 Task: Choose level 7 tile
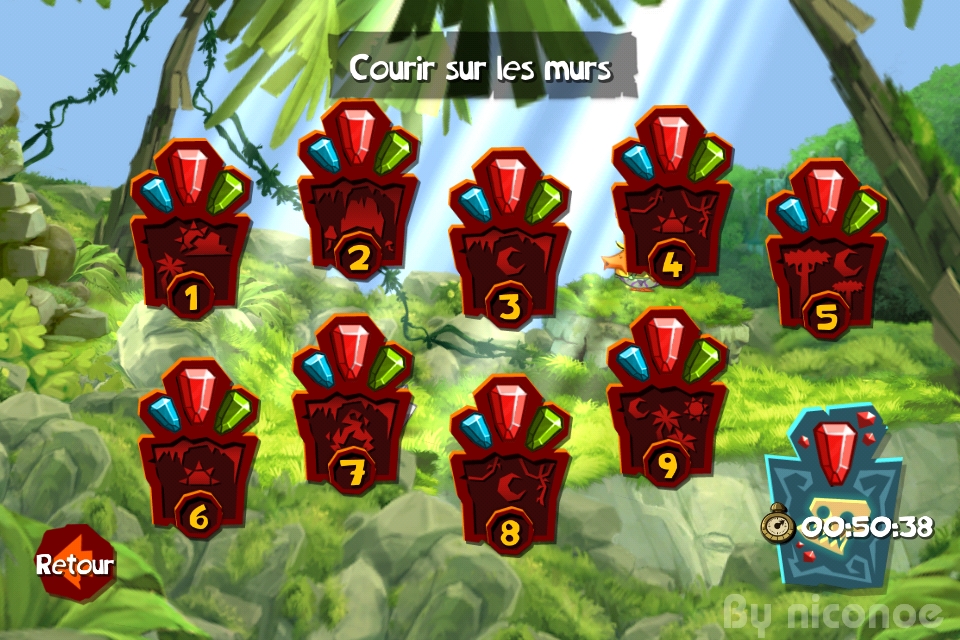[352, 415]
